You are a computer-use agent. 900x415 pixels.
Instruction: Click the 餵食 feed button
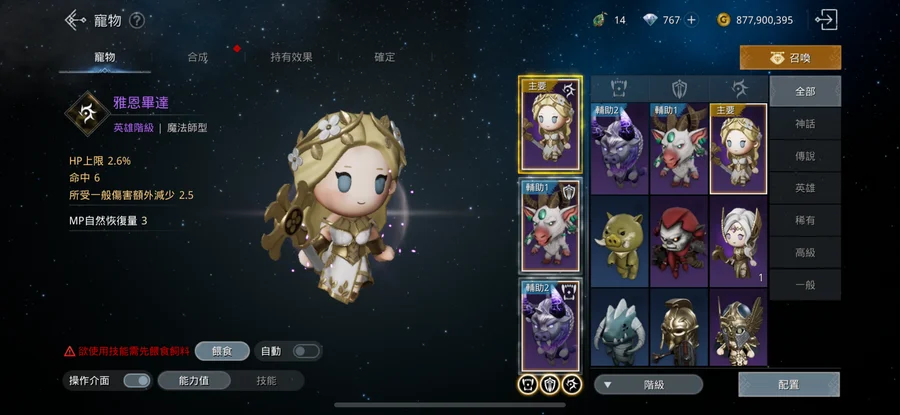222,351
